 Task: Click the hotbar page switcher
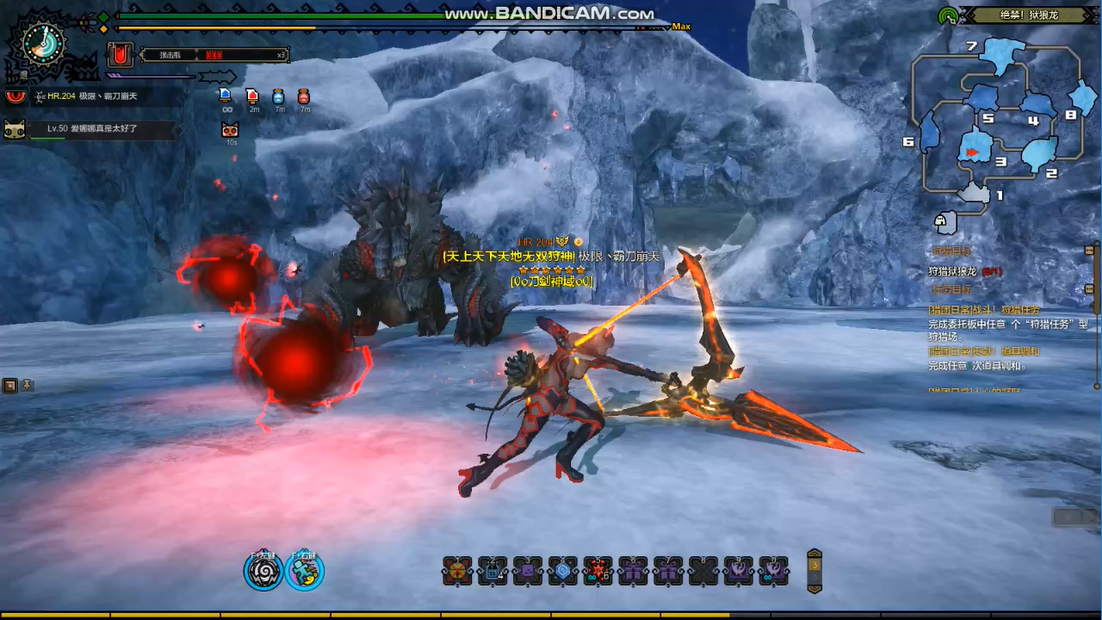(814, 571)
